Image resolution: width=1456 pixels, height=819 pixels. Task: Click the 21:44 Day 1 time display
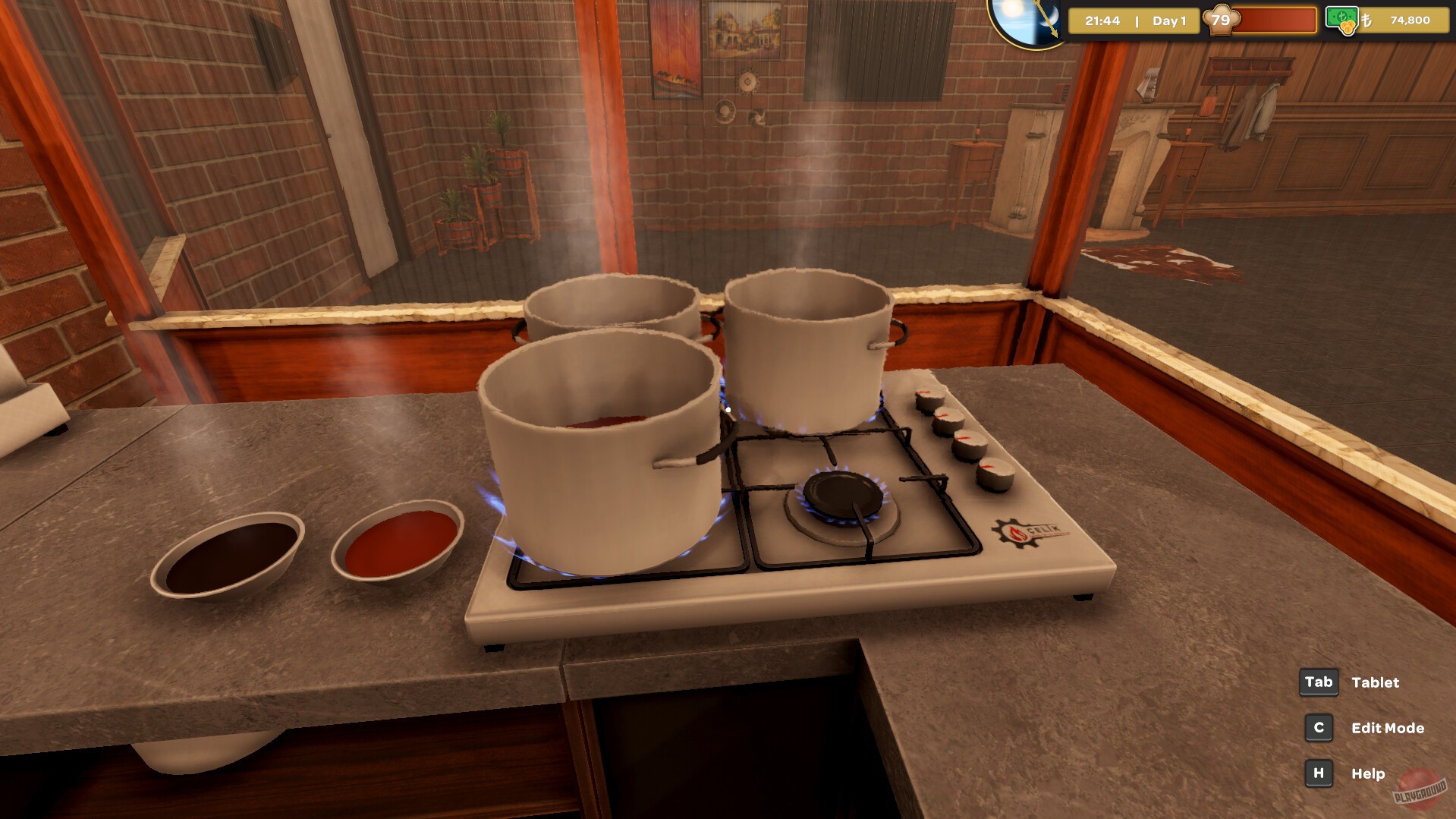point(1133,21)
